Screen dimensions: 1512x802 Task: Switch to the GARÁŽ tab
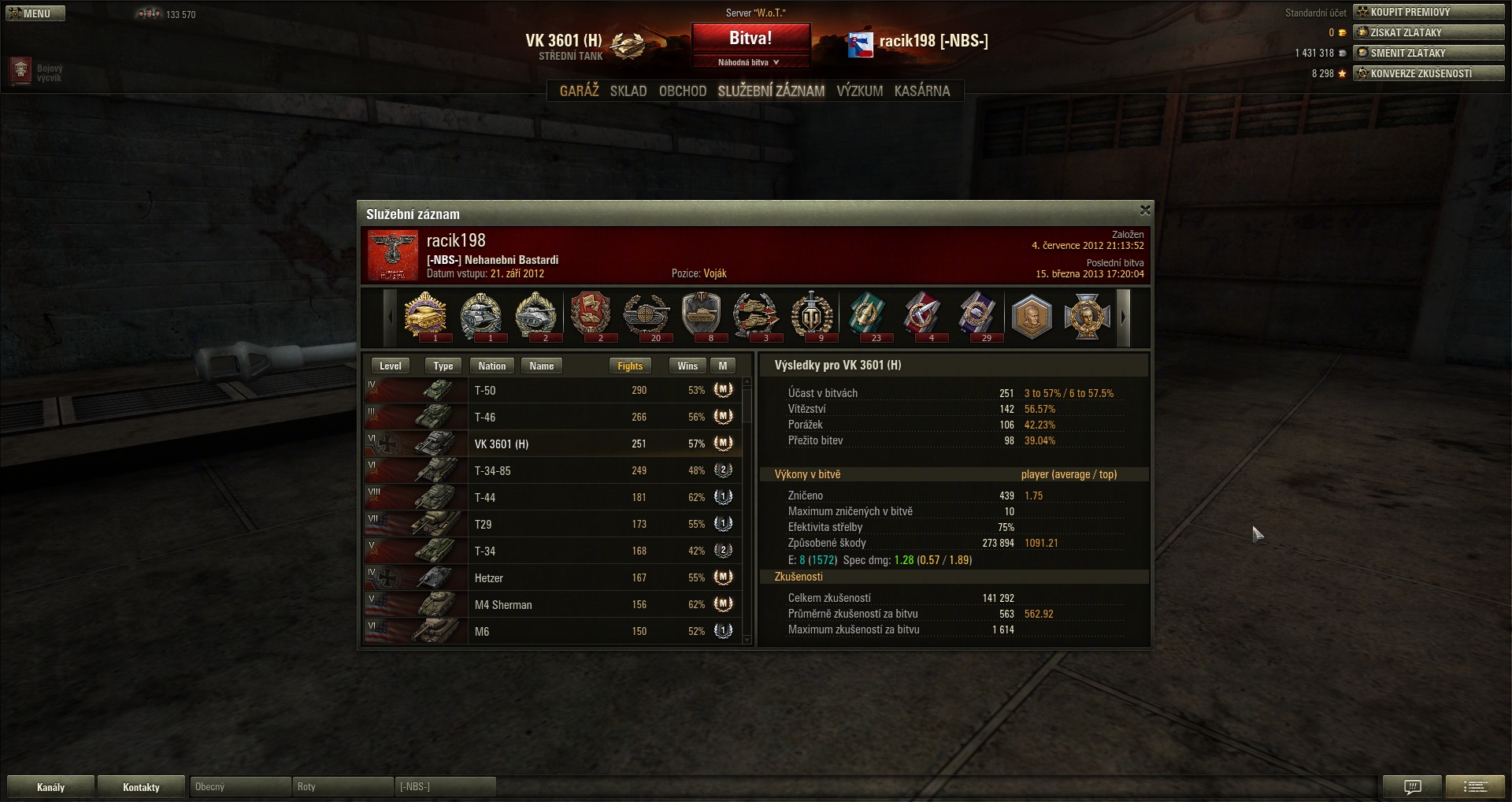point(579,91)
